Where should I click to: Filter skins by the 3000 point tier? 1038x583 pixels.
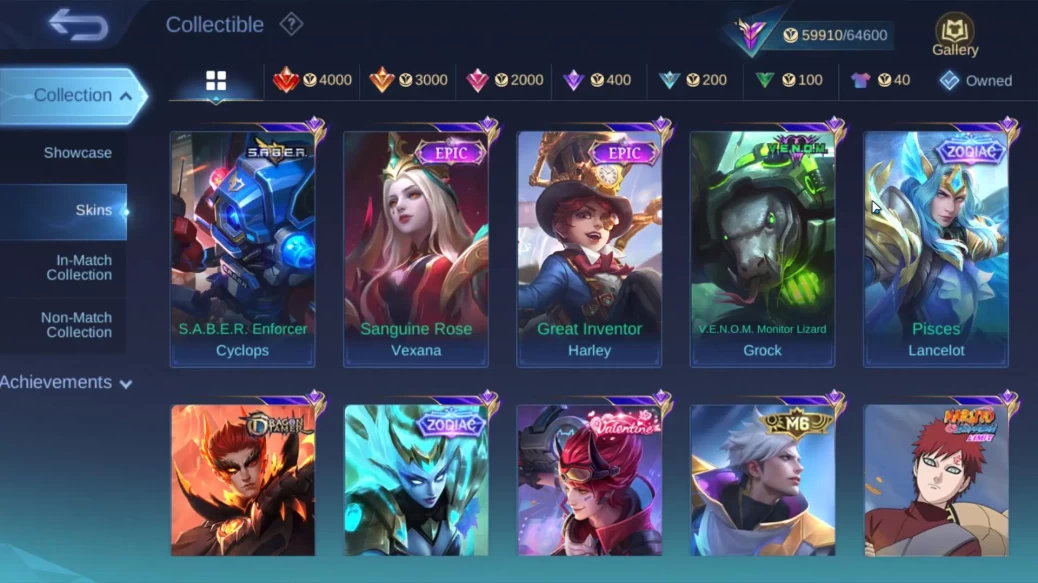408,80
